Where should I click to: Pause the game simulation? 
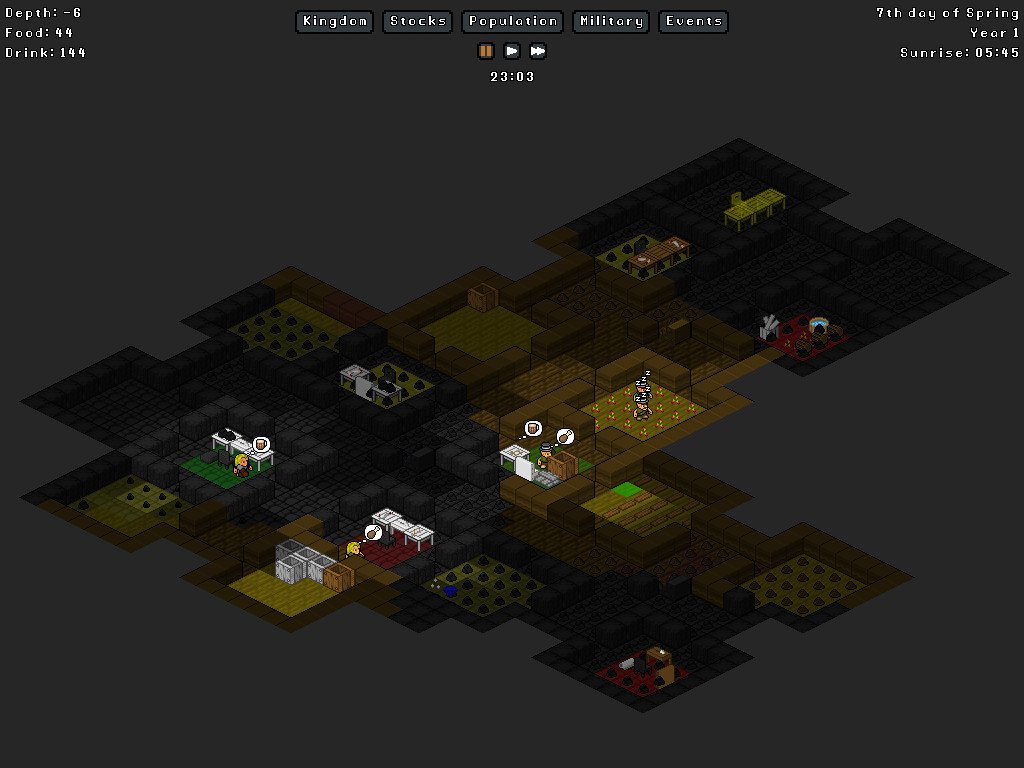(486, 51)
